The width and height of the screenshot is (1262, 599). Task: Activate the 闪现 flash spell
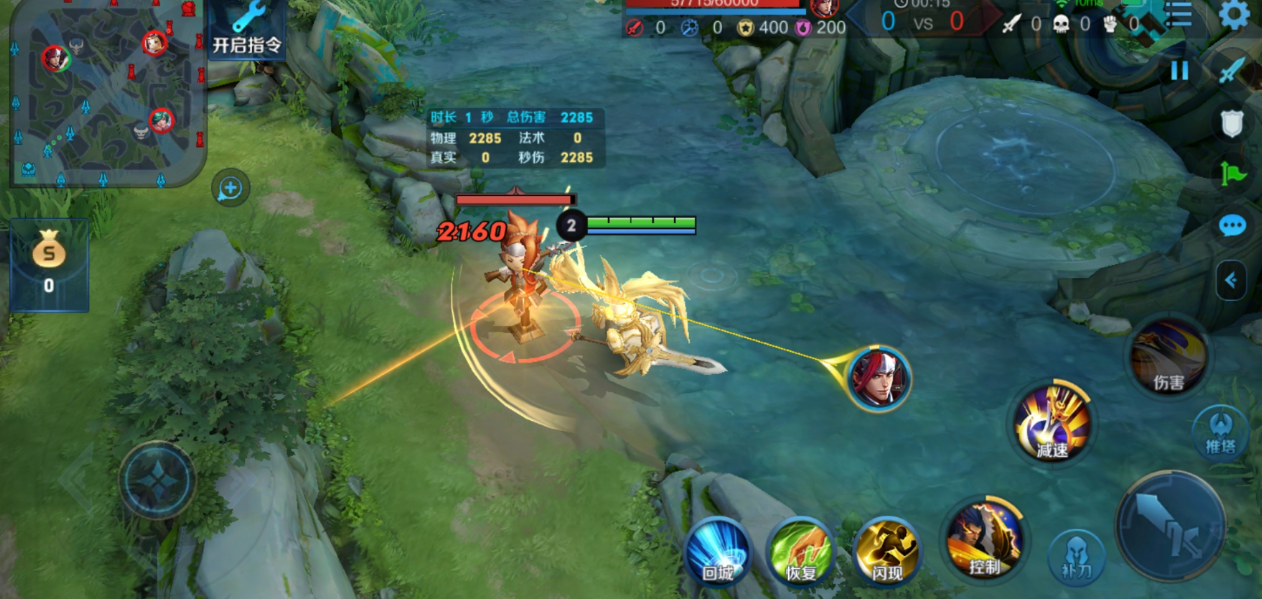[x=886, y=550]
